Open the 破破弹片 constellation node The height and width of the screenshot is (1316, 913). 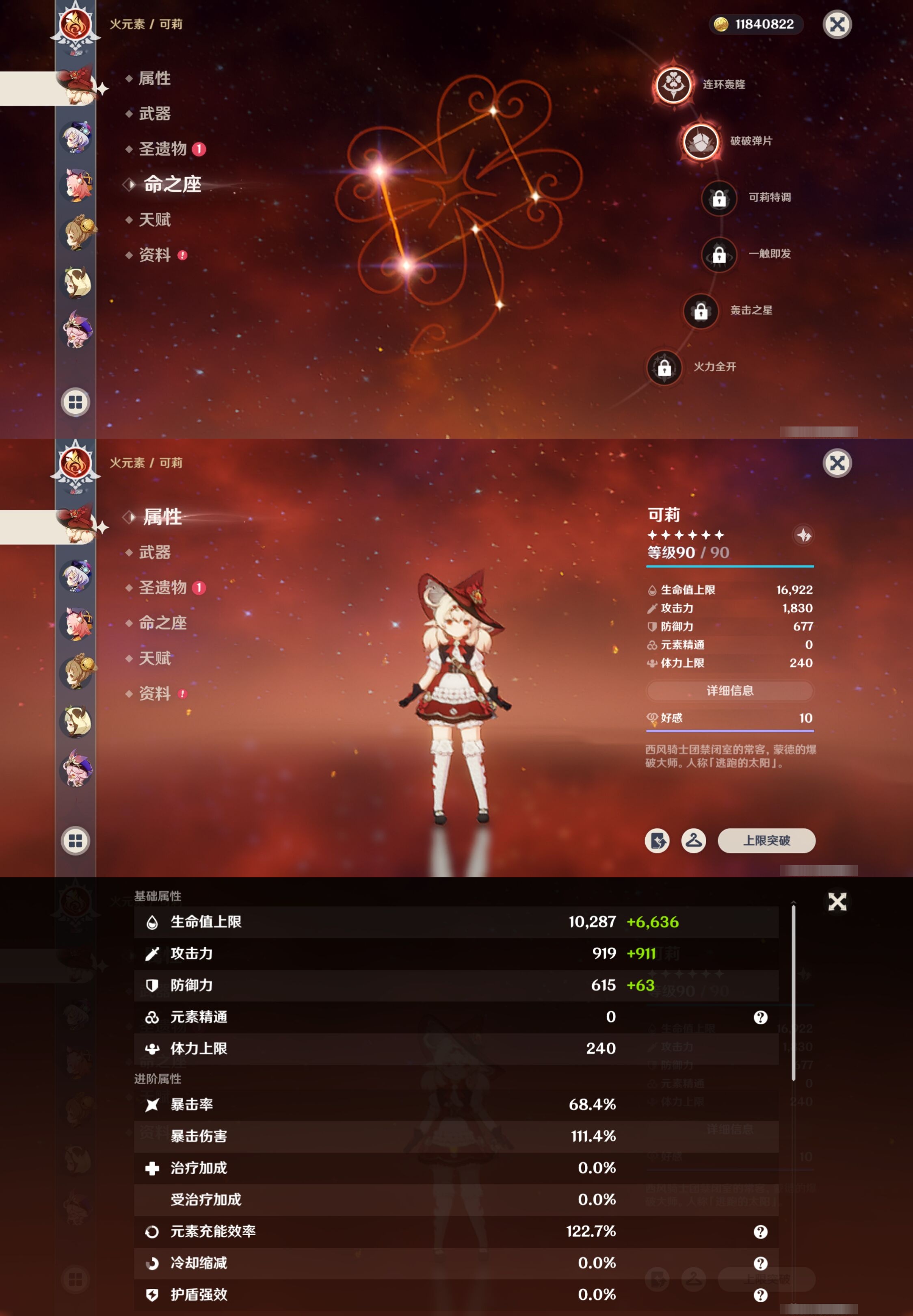[x=700, y=141]
